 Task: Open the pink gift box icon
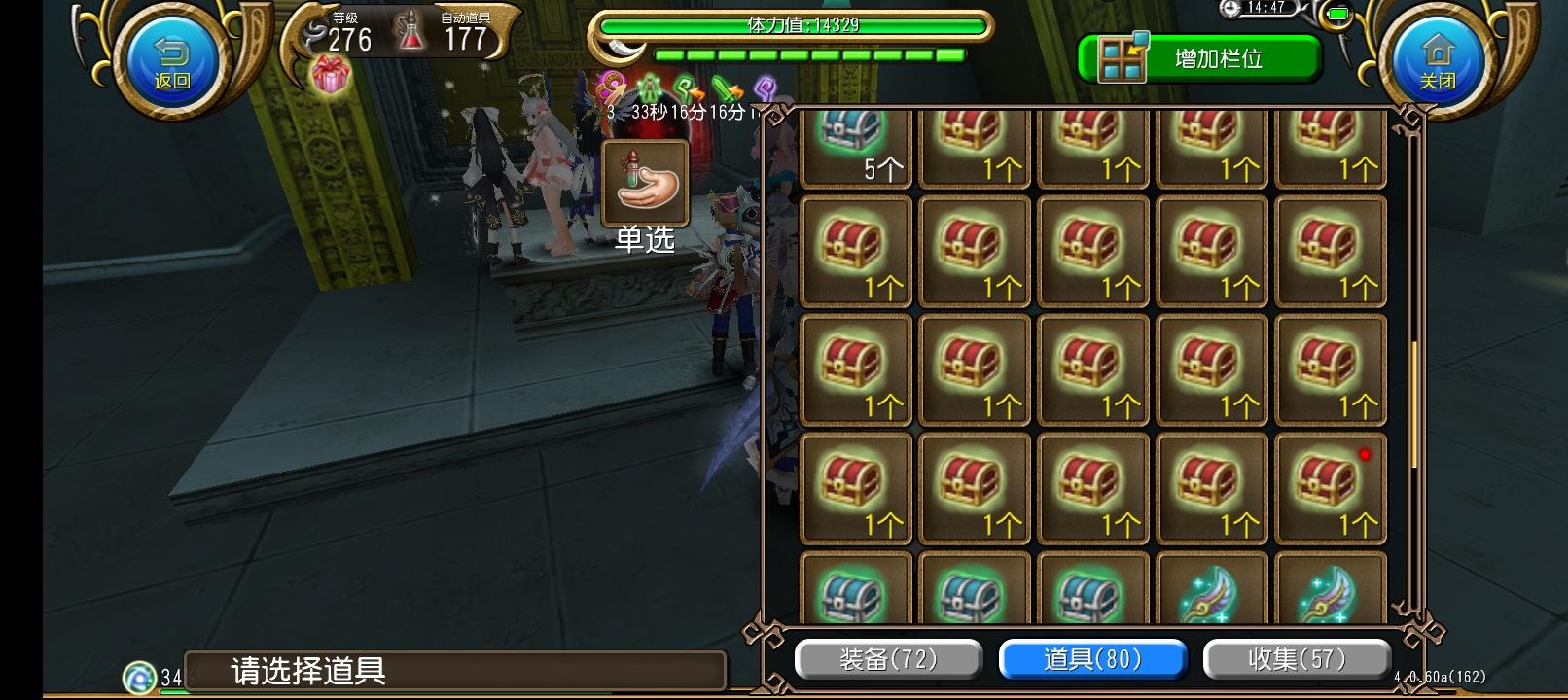tap(331, 75)
